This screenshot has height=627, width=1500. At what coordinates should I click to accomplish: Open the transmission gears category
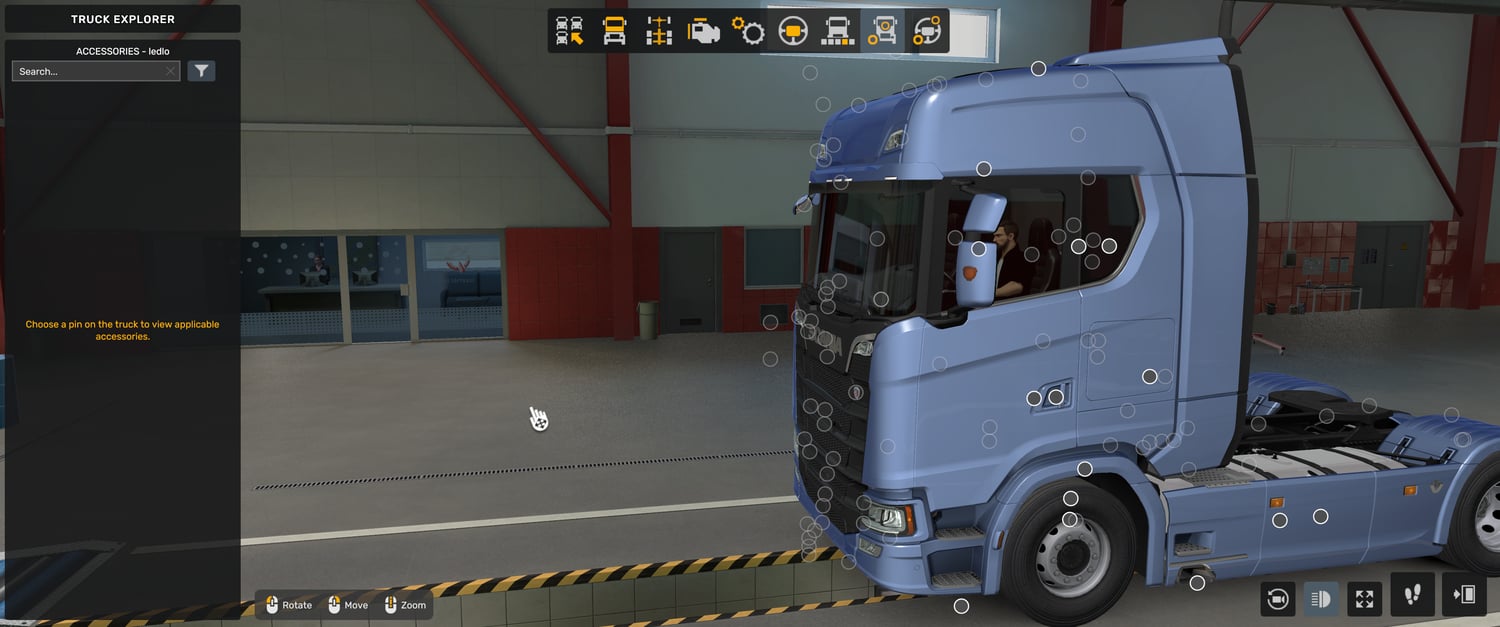click(x=748, y=31)
